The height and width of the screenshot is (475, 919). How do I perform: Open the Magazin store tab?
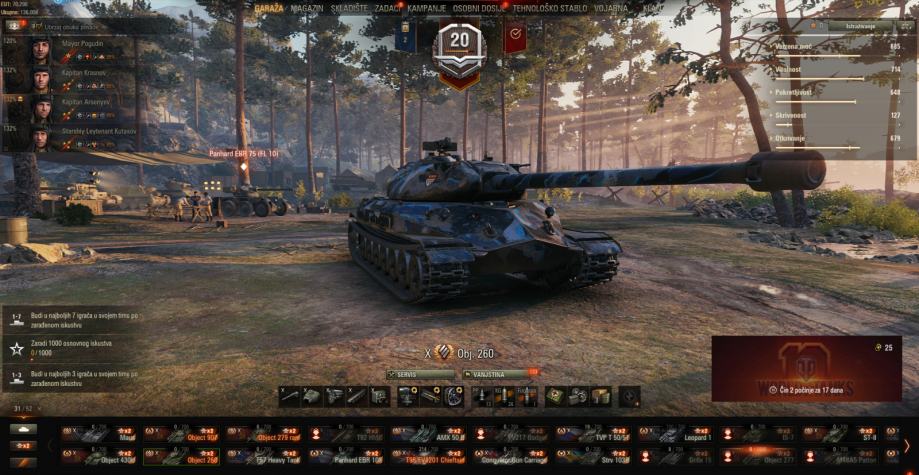307,8
